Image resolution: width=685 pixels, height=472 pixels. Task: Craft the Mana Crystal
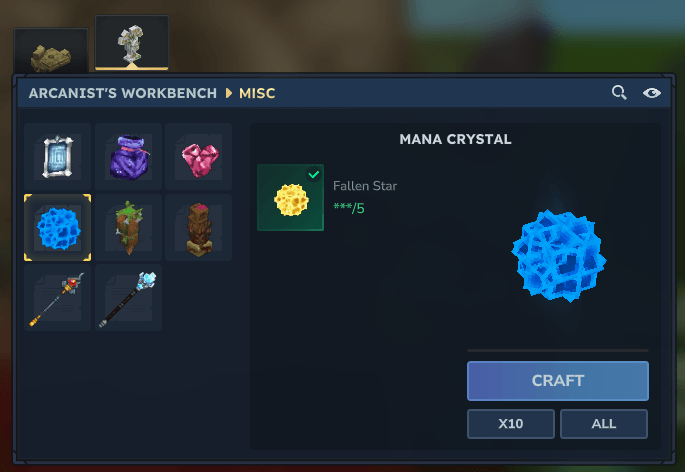pos(557,381)
